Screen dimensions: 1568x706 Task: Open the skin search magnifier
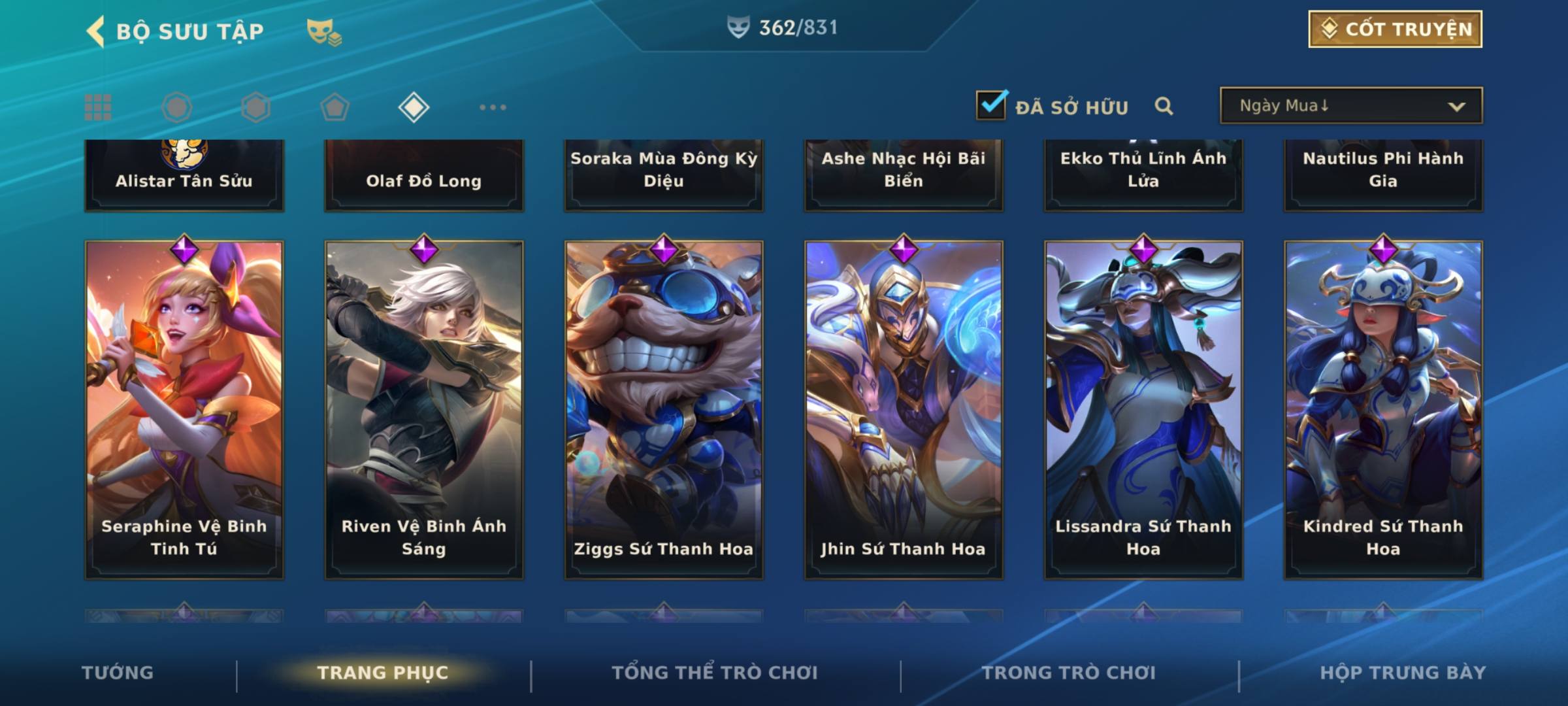tap(1164, 106)
